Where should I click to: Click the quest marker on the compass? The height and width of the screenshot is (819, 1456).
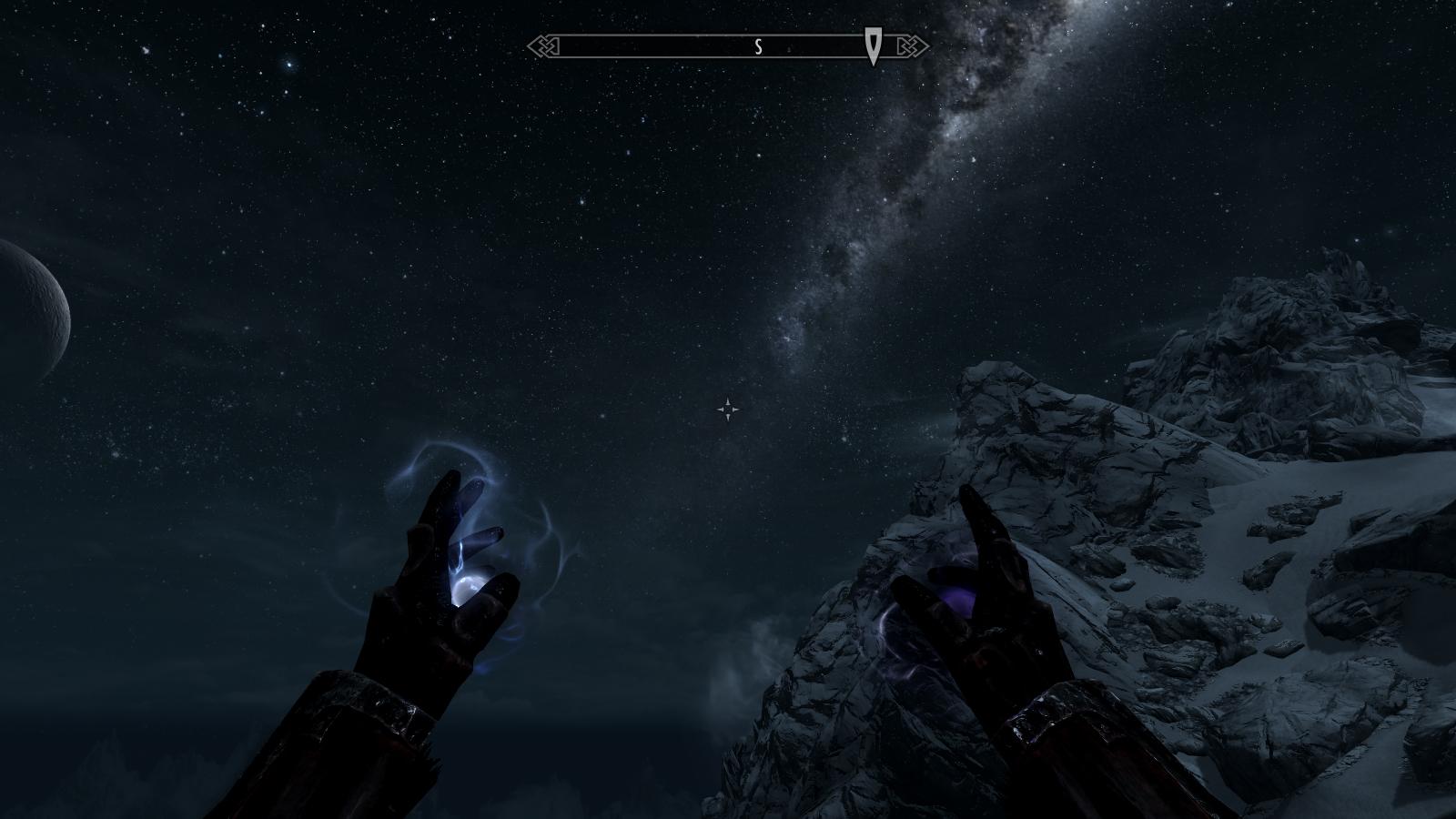click(874, 45)
